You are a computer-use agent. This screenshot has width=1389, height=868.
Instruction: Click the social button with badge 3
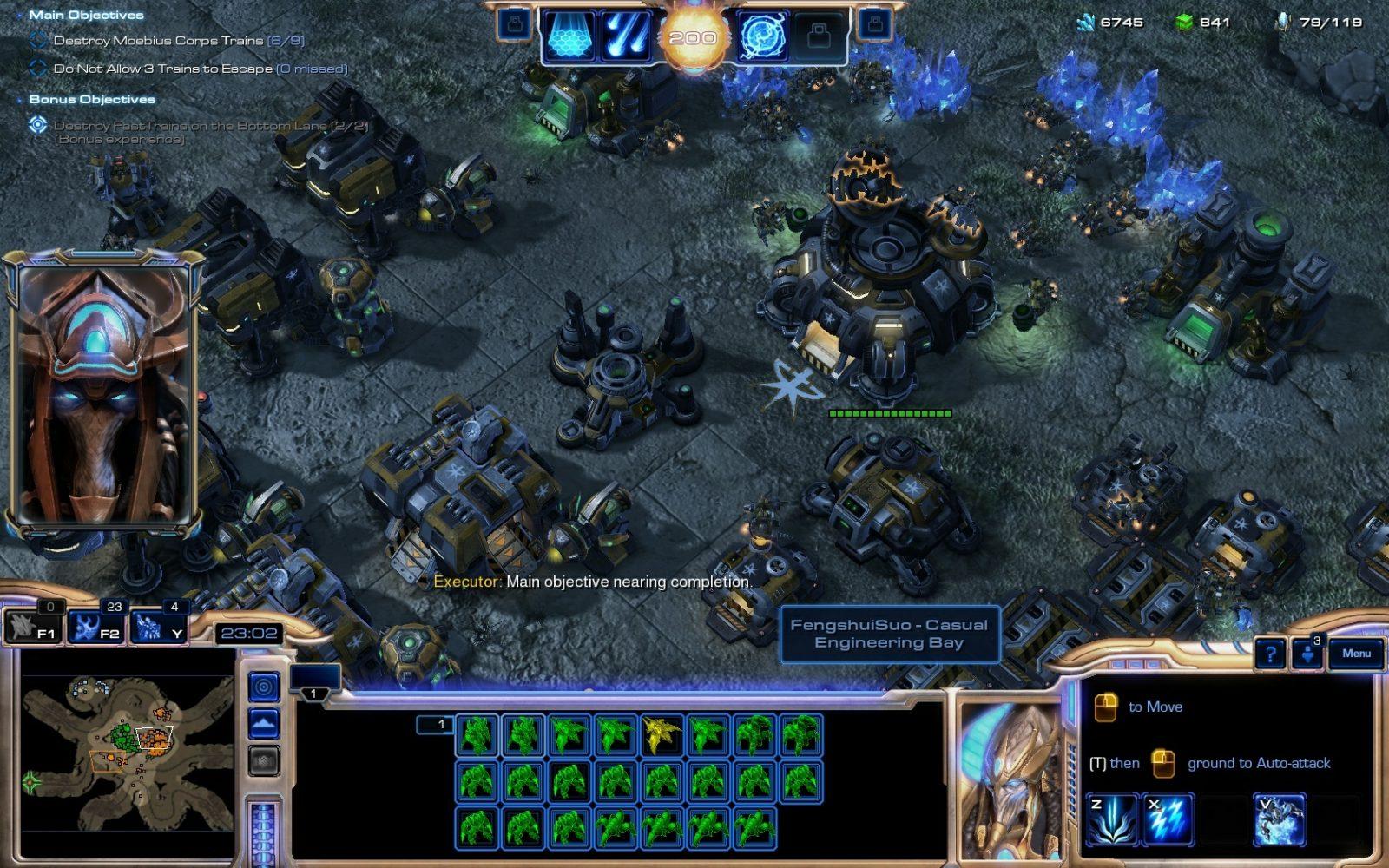pyautogui.click(x=1307, y=654)
